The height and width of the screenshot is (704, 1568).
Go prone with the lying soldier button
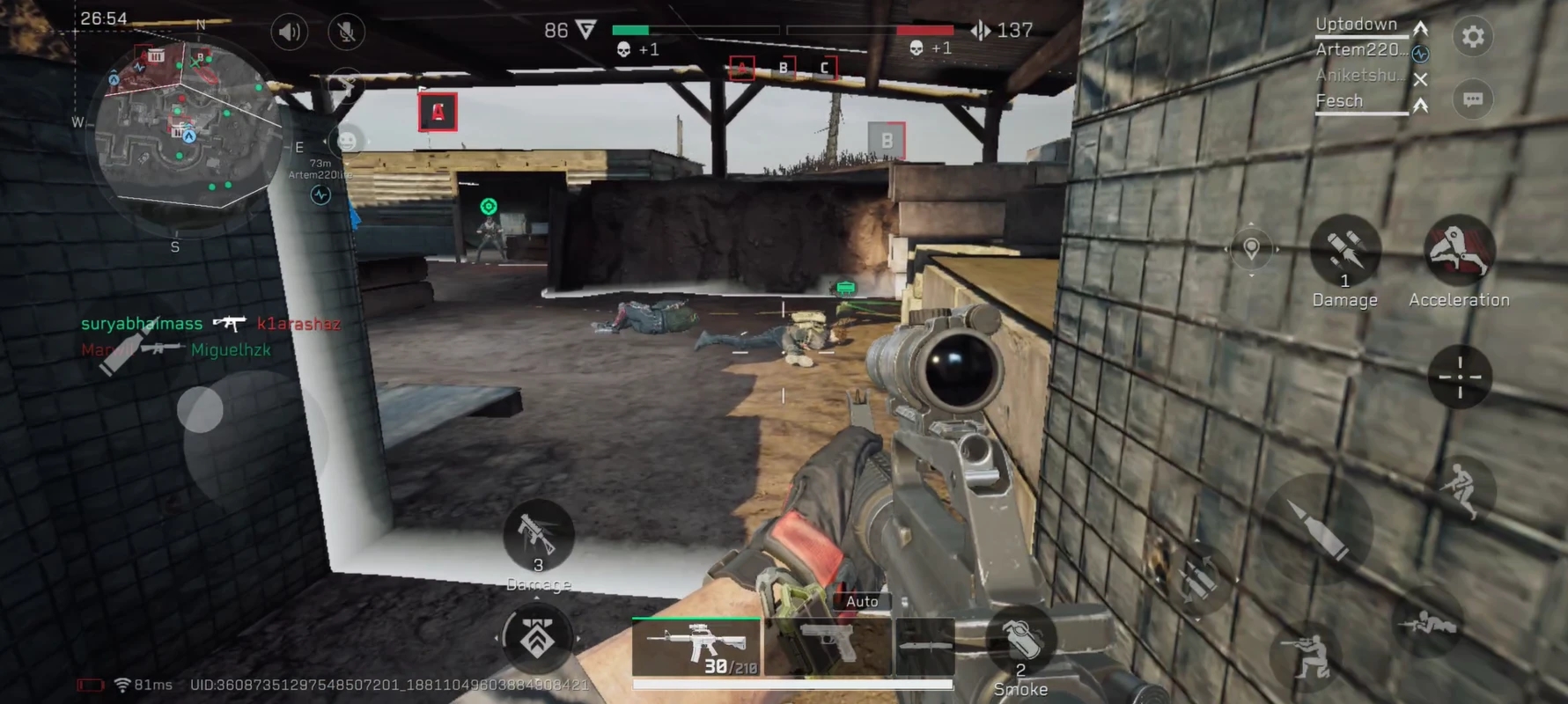tap(1426, 624)
